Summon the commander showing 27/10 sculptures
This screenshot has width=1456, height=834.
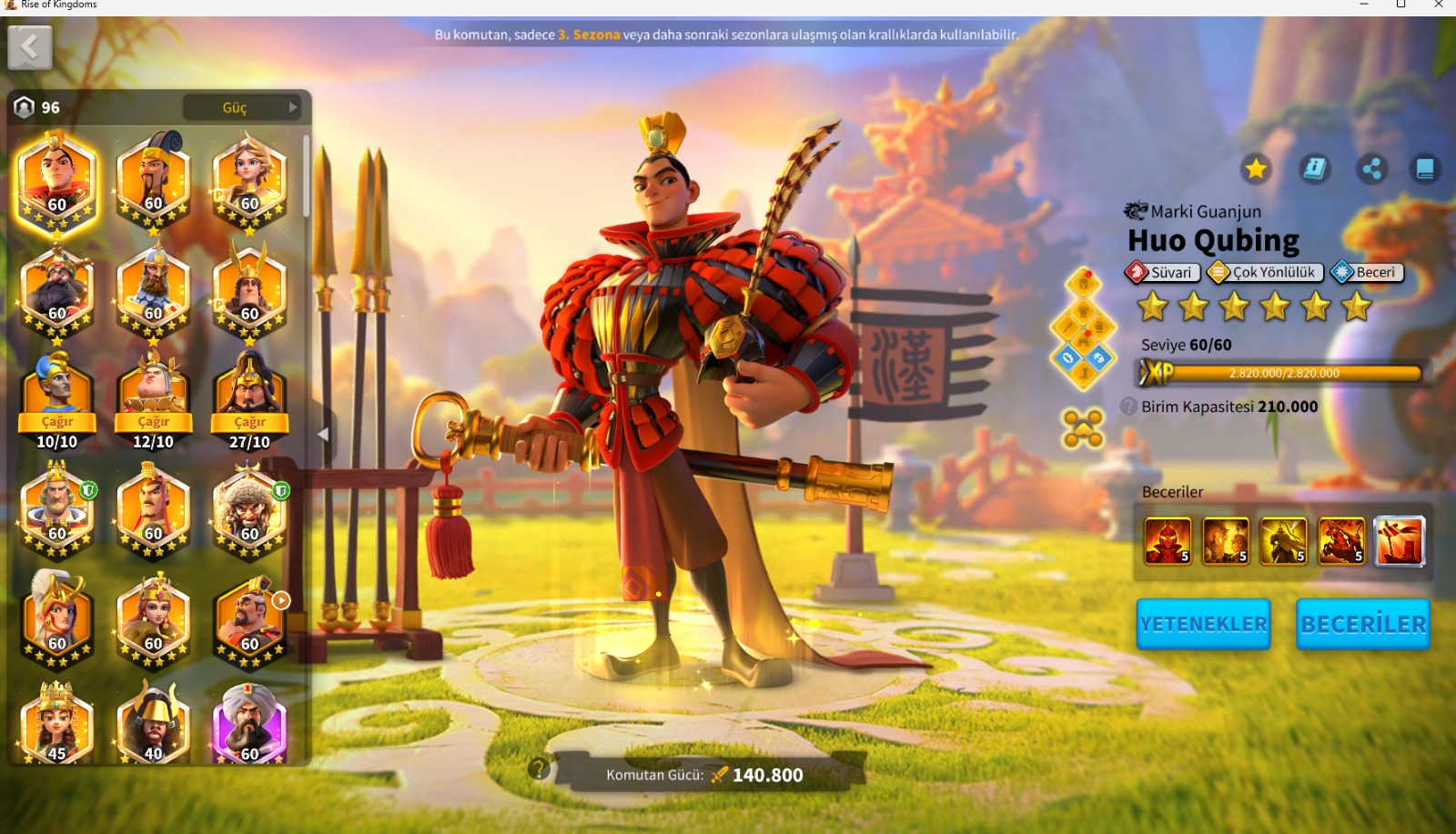[249, 422]
